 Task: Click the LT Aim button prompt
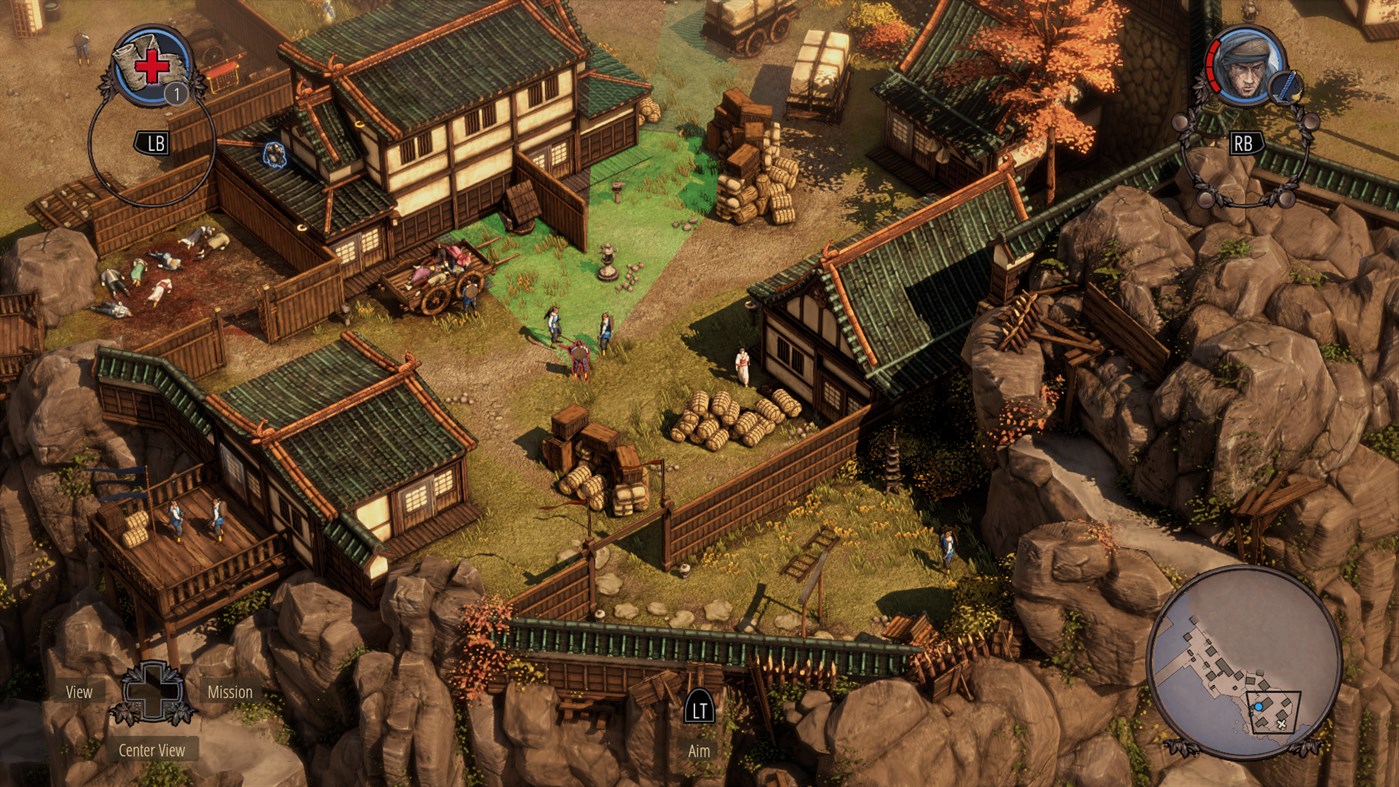[699, 710]
